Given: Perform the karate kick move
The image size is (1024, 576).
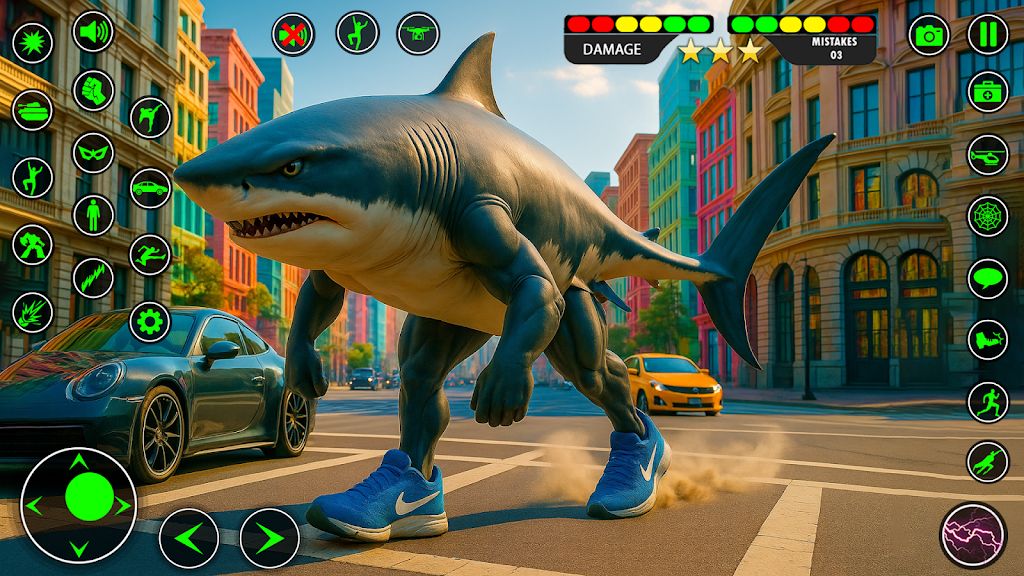Looking at the screenshot, I should click(150, 117).
